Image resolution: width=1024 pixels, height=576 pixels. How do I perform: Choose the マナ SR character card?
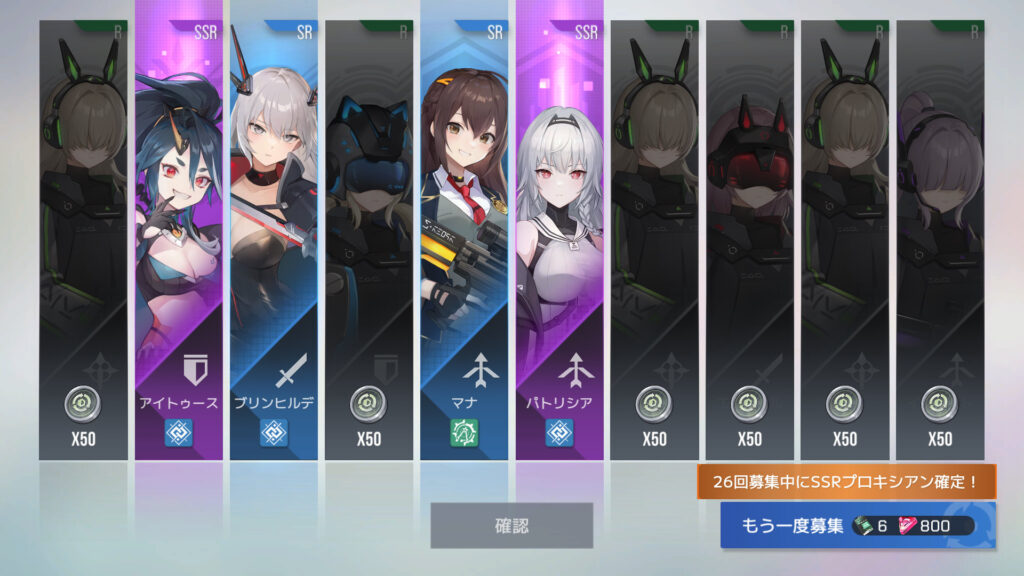pos(464,240)
